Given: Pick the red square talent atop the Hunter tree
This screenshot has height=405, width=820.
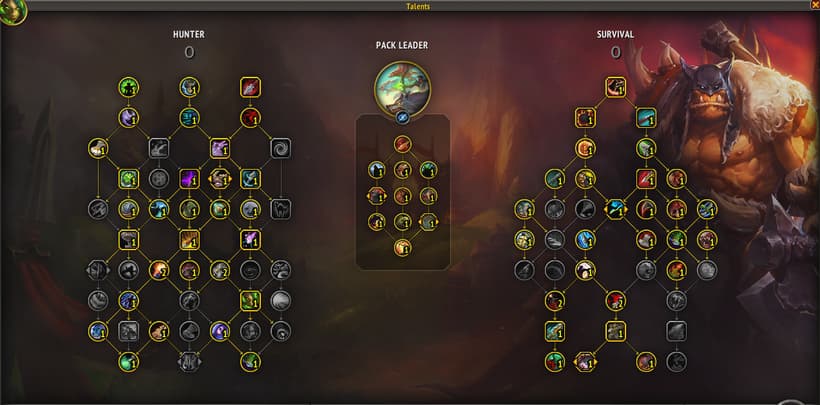Looking at the screenshot, I should coord(250,88).
